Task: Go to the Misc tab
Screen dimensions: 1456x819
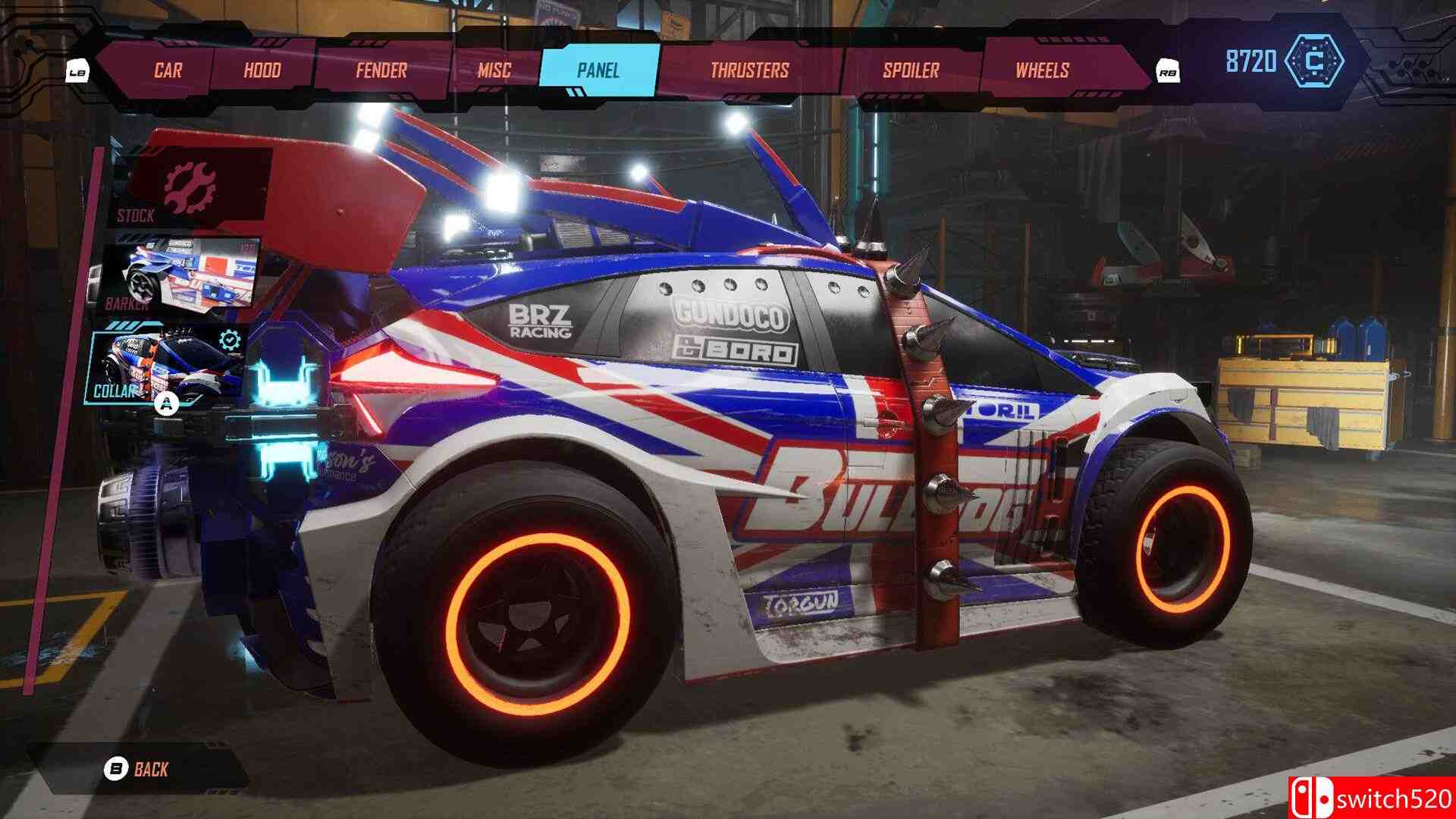Action: point(494,71)
